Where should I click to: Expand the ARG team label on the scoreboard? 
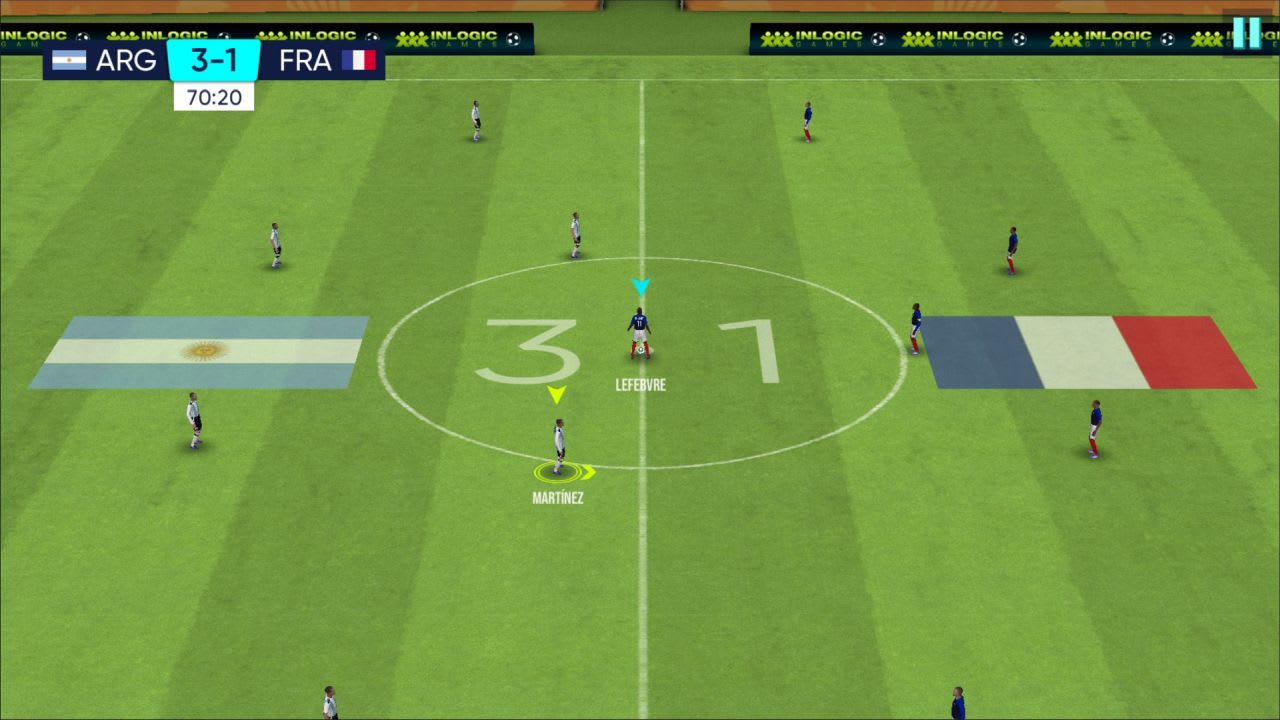(128, 60)
